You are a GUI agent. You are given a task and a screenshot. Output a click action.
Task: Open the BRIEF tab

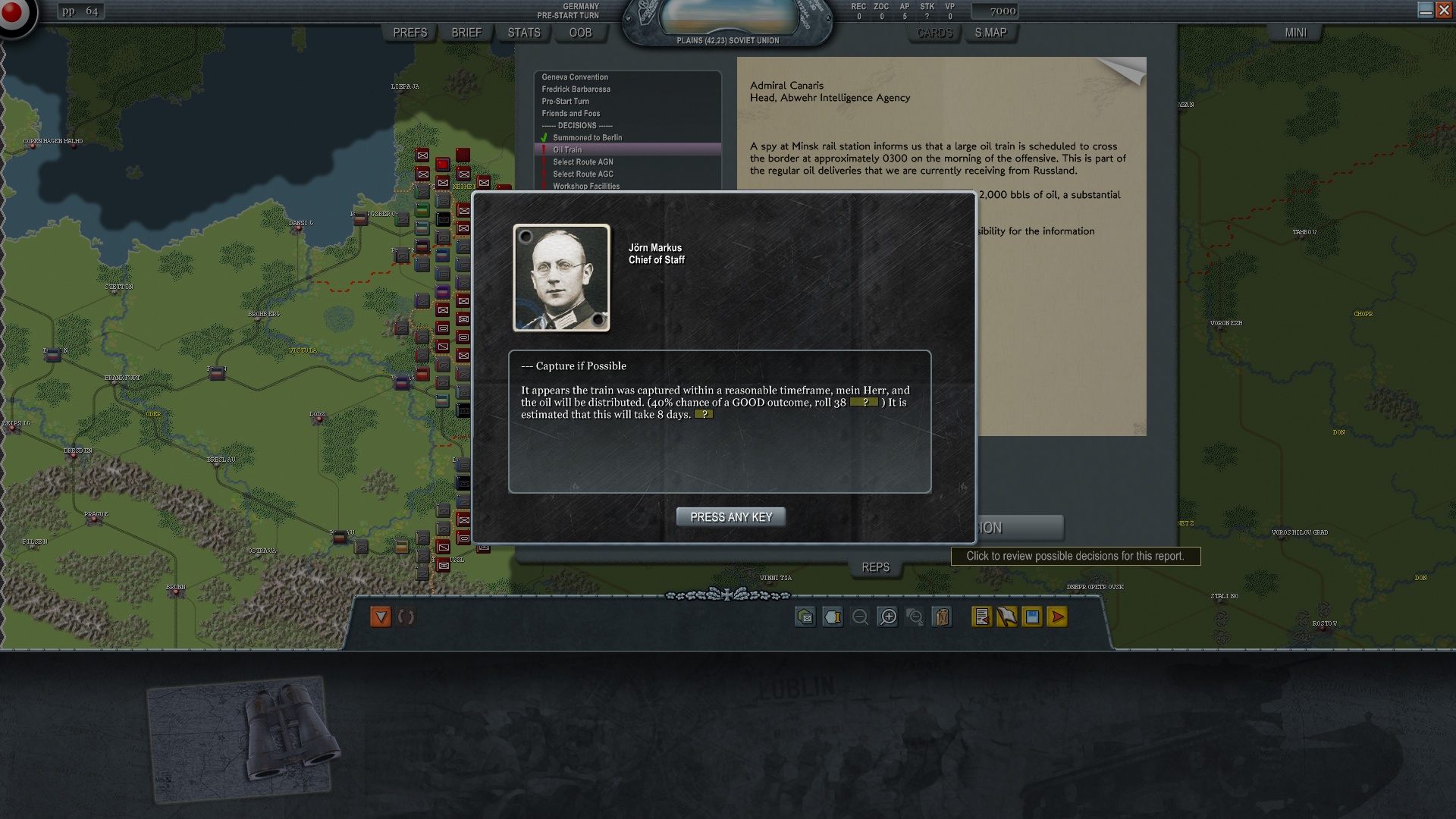point(466,33)
